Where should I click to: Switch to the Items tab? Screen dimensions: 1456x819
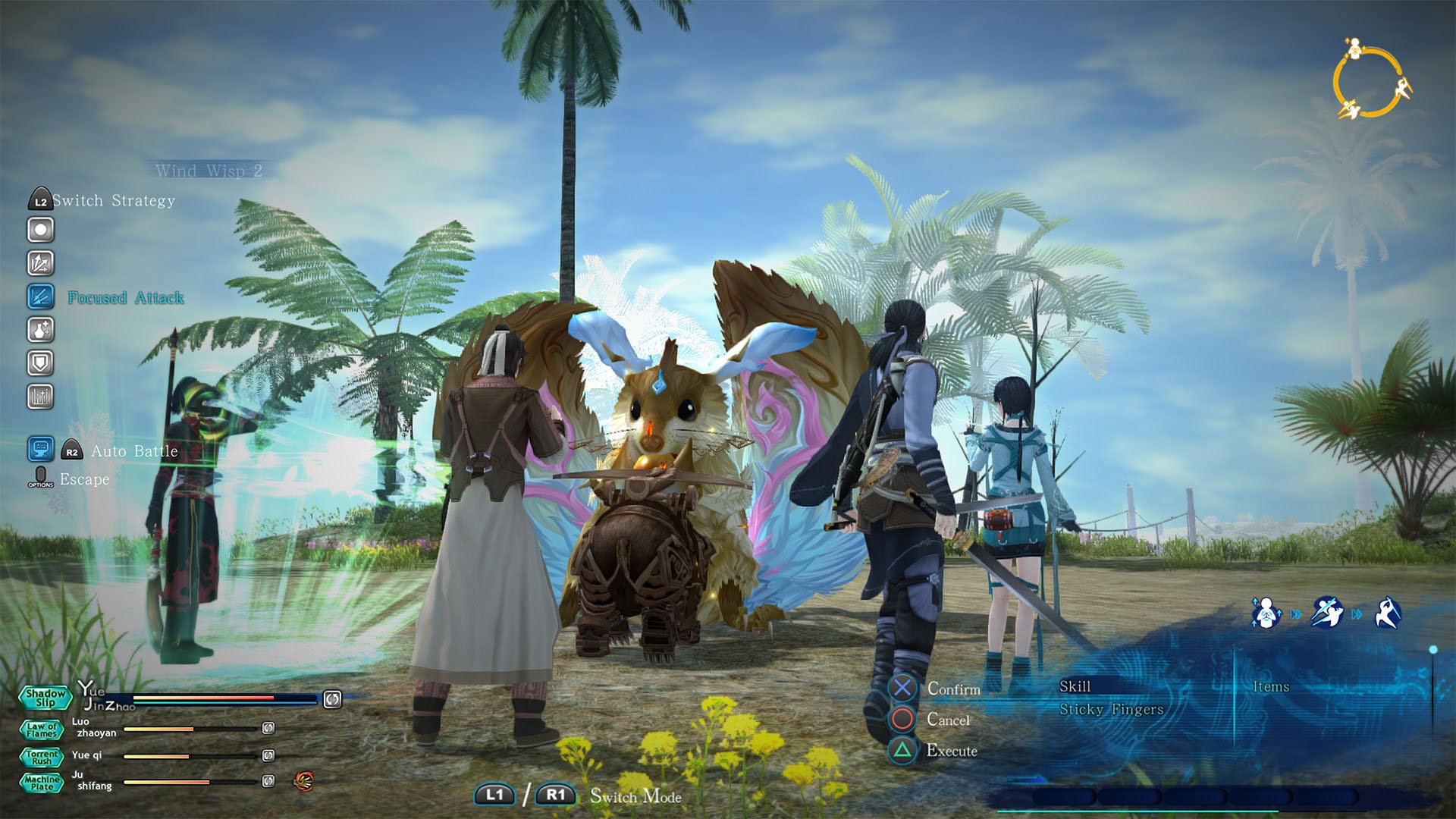pos(1273,687)
